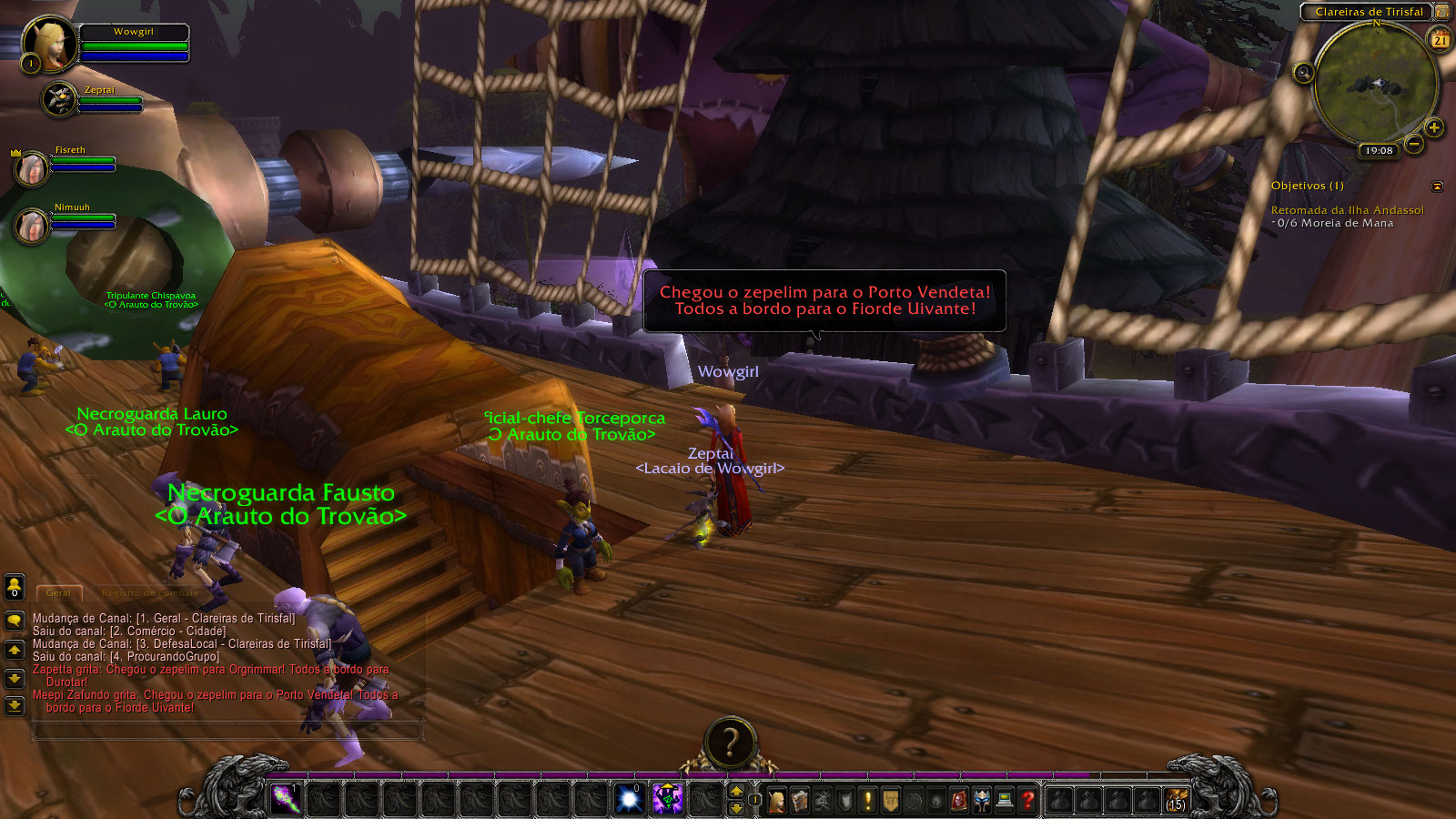
Task: Open the world map button beside Clareiras de Tirisfal
Action: (x=1442, y=12)
